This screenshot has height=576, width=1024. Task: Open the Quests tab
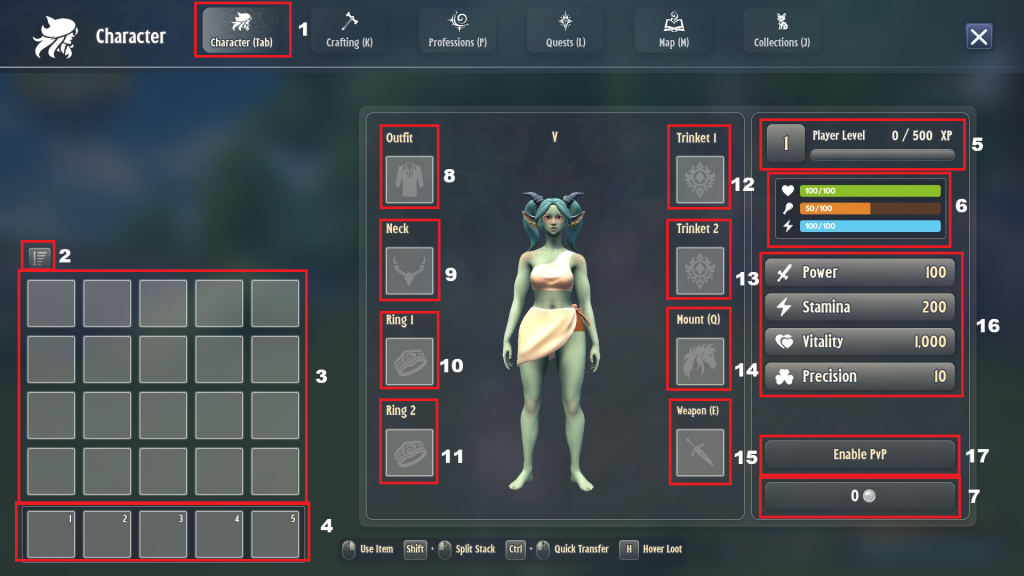565,30
